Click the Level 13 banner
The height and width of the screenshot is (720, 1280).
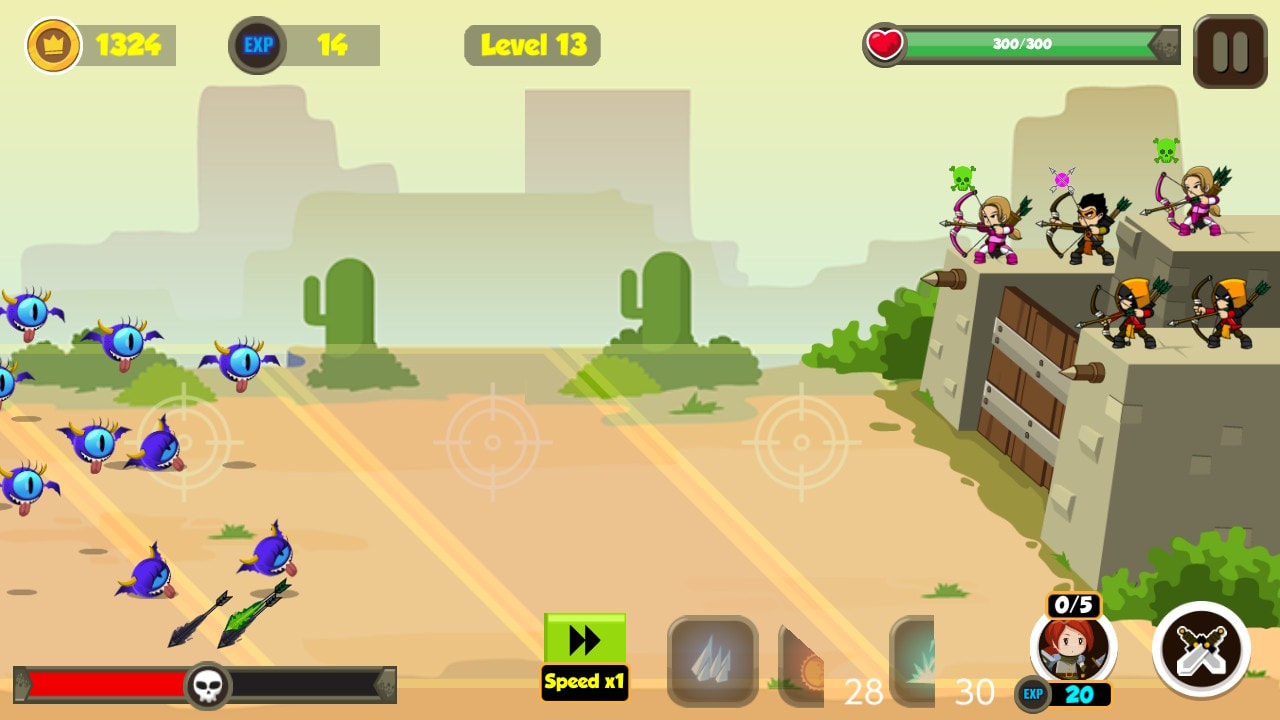tap(531, 46)
